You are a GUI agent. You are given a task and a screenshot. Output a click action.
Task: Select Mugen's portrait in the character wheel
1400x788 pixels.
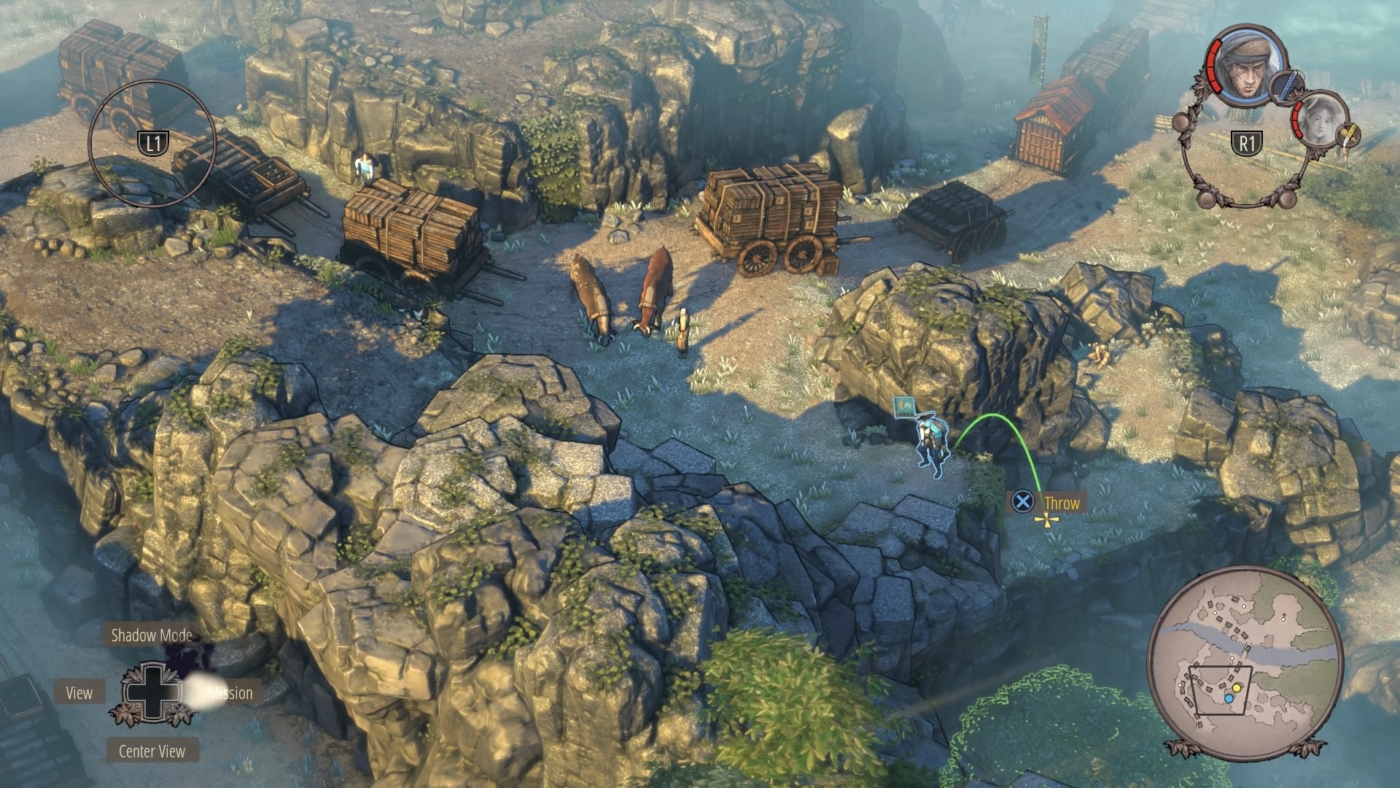click(x=1247, y=70)
